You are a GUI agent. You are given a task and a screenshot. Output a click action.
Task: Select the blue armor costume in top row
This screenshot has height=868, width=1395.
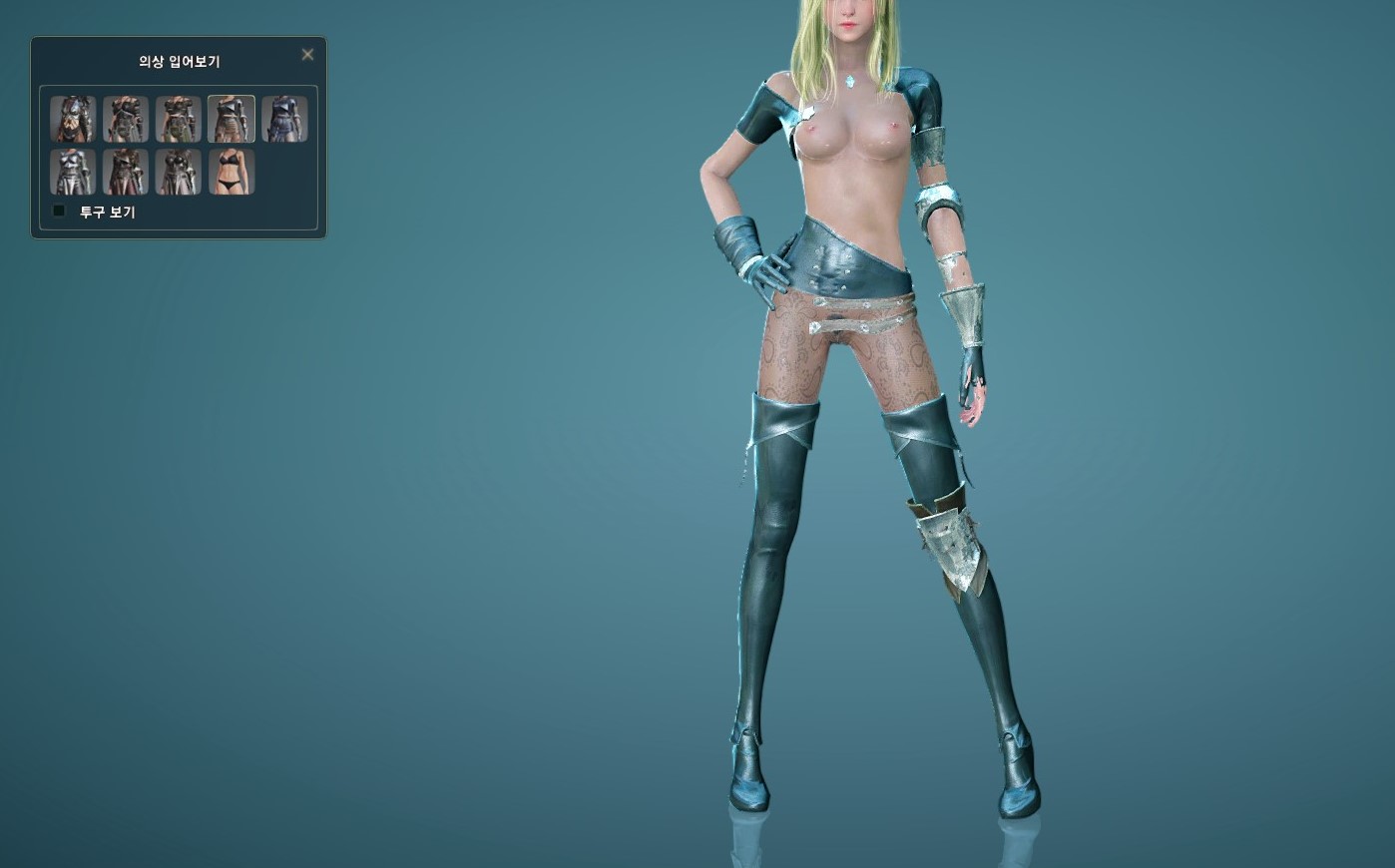point(285,118)
